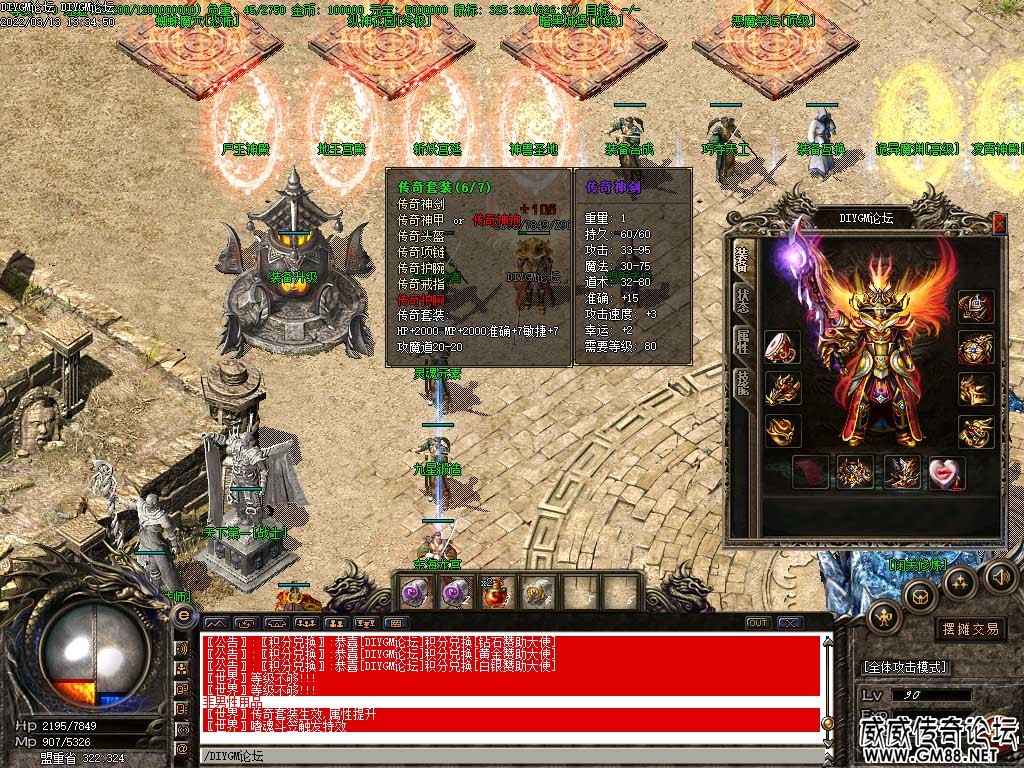The width and height of the screenshot is (1024, 768).
Task: Use the first purple scroll hotbar slot
Action: [x=415, y=593]
